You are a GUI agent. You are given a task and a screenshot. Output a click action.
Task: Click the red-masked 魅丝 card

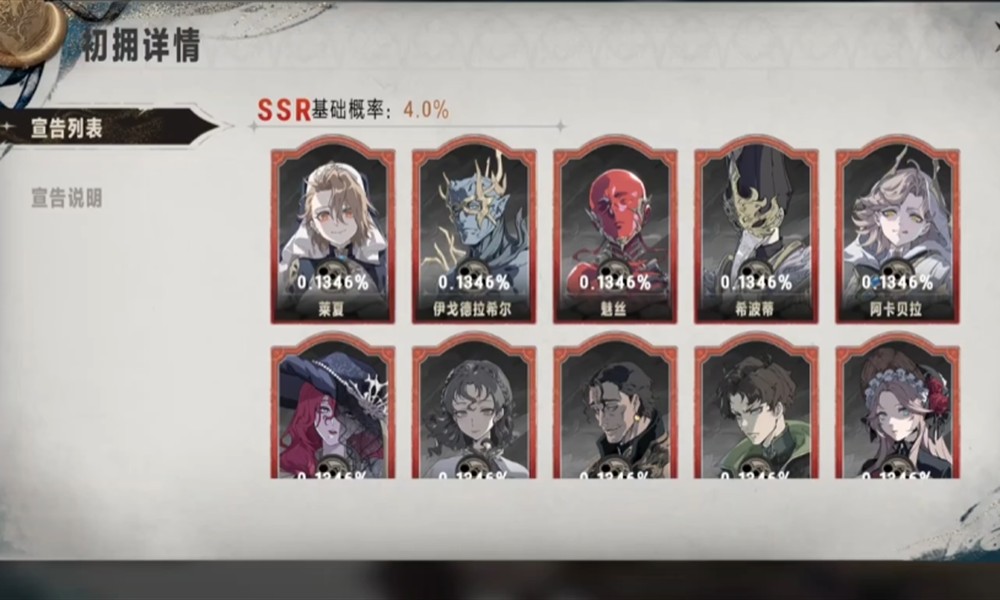click(615, 234)
